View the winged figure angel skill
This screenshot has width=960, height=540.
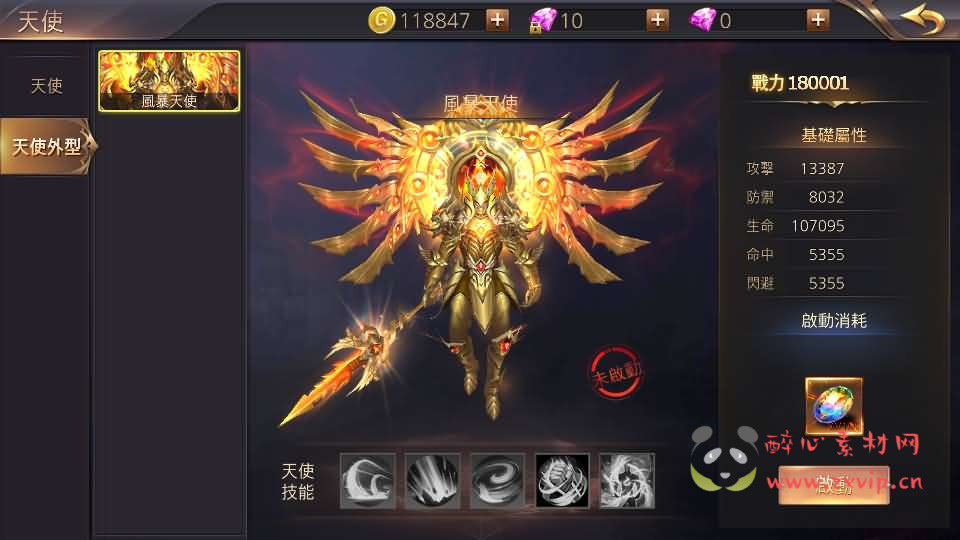tap(627, 481)
